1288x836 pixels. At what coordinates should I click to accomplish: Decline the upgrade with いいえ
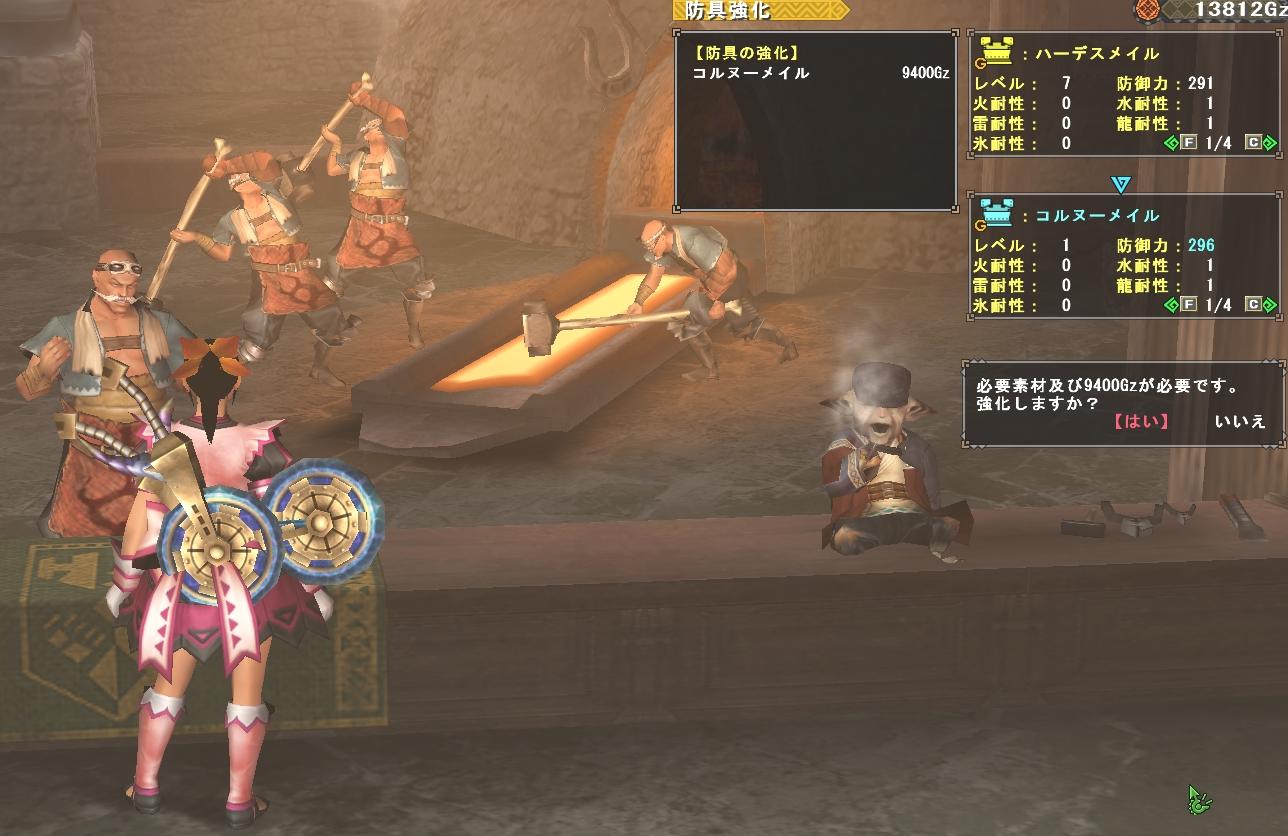pos(1240,421)
